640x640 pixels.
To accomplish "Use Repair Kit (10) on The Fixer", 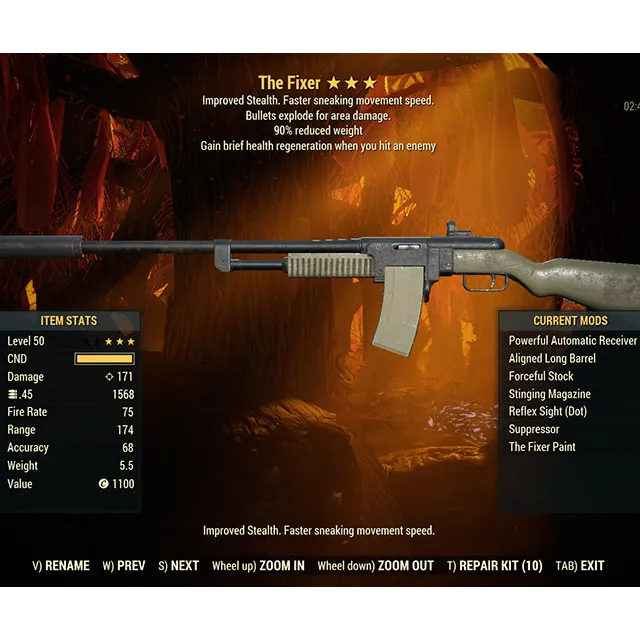I will coord(495,566).
